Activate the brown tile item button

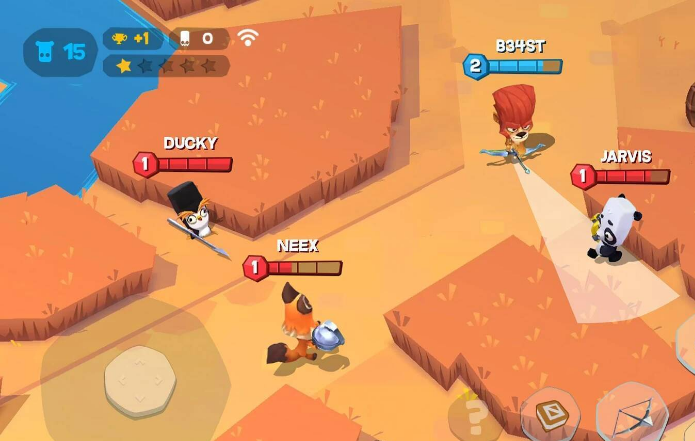(551, 414)
